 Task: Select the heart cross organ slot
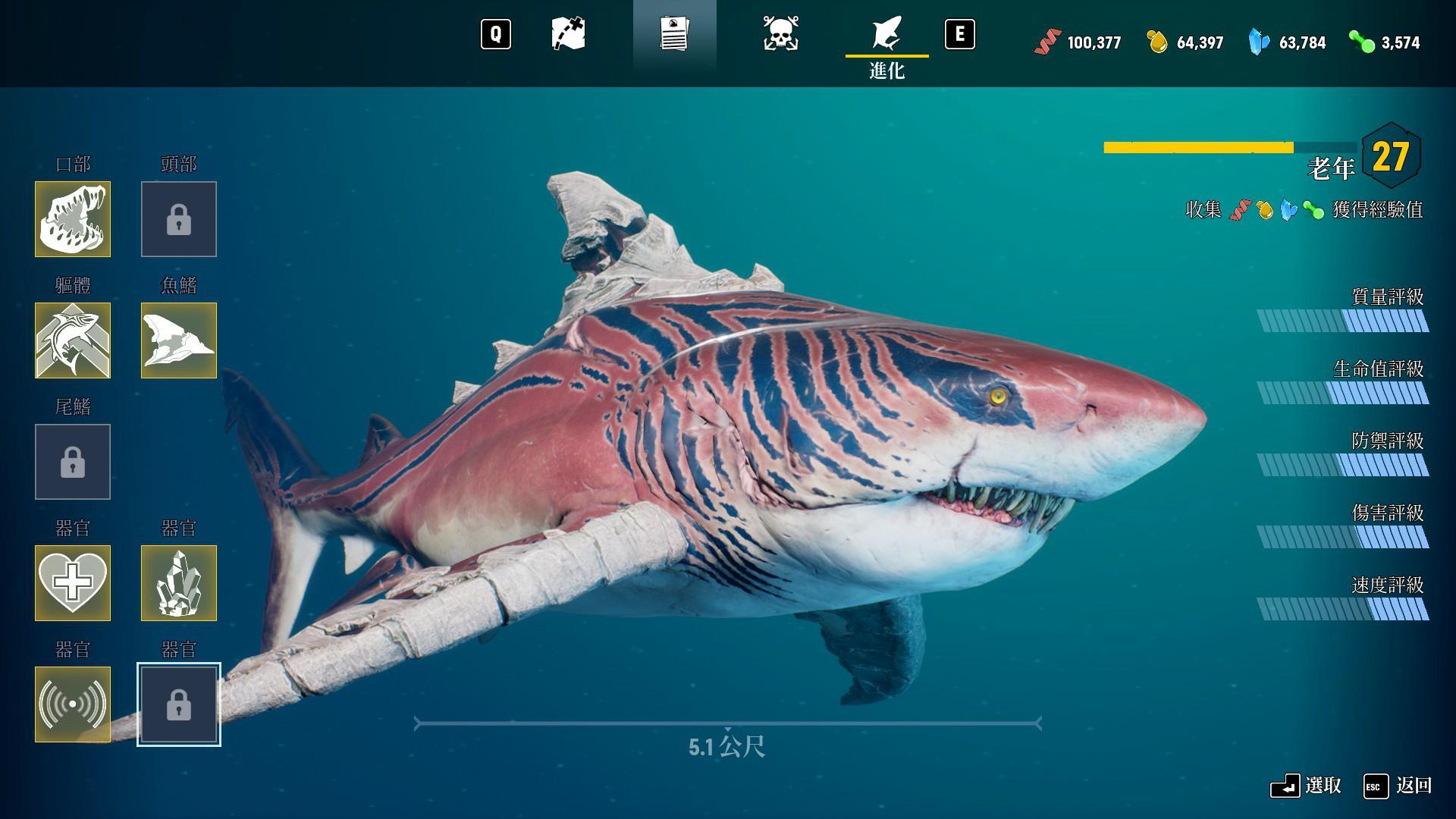pos(73,583)
